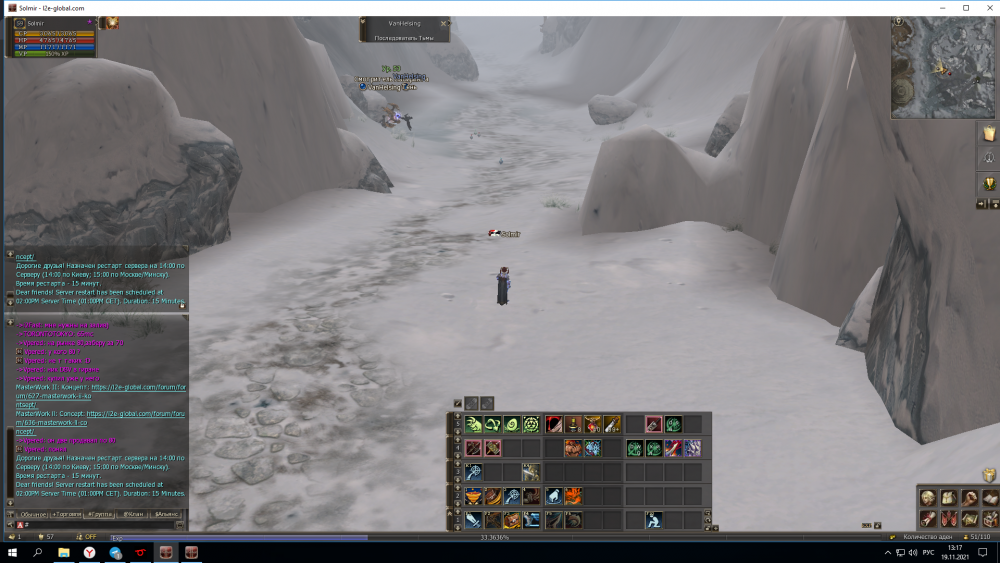Open the minimap
Image resolution: width=1000 pixels, height=563 pixels.
(x=944, y=69)
